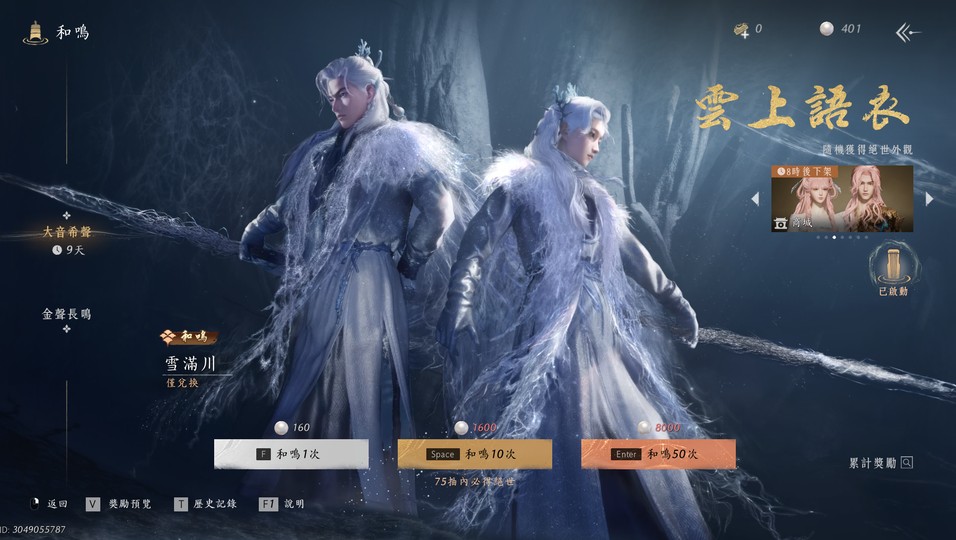Draw once with the 和鳴1次 button
This screenshot has width=956, height=540.
291,454
